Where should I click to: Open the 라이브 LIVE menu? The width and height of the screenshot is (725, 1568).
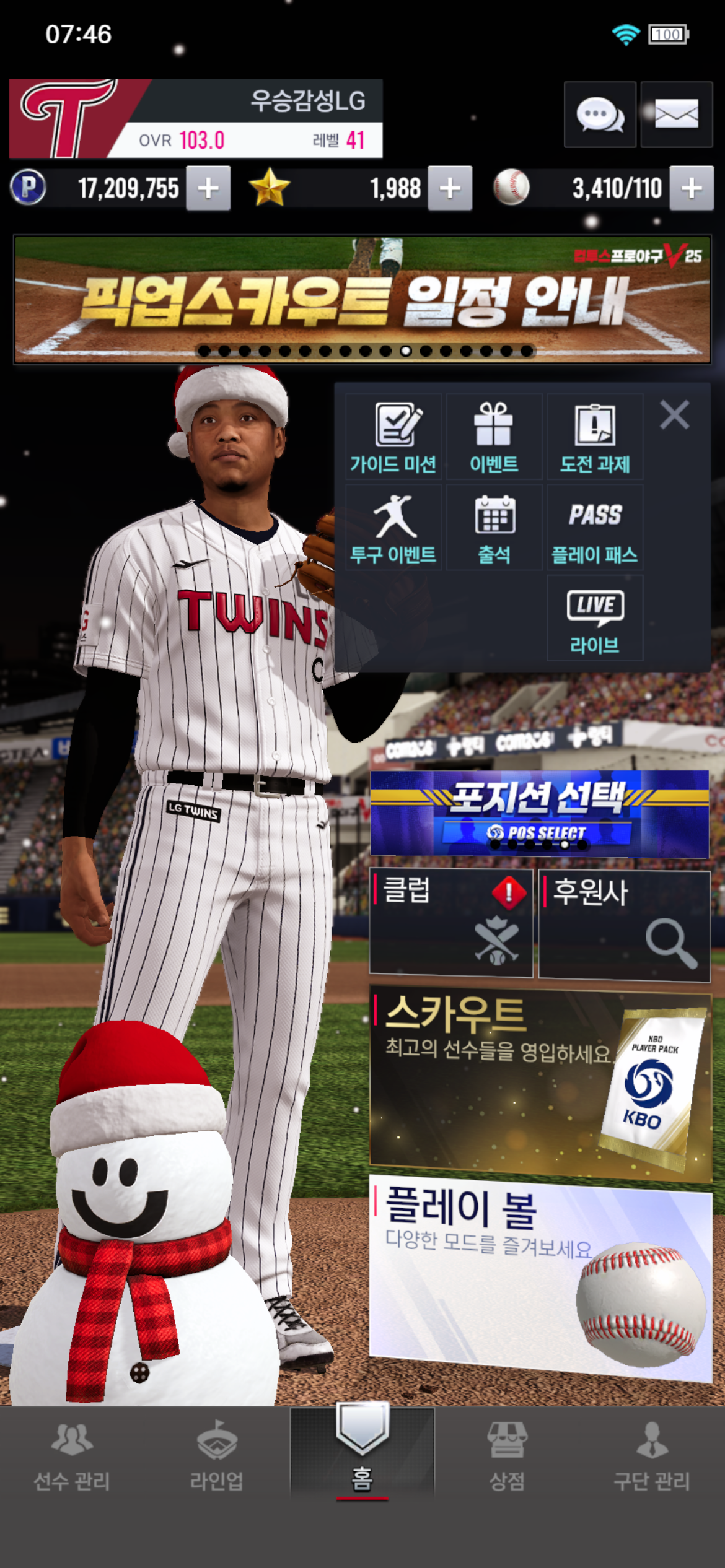[595, 618]
